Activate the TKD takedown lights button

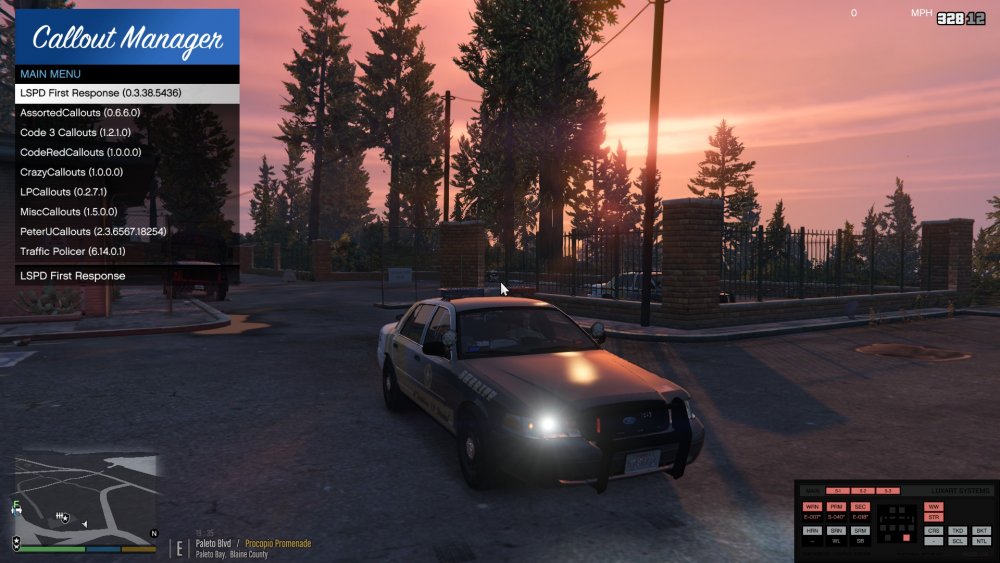tap(958, 530)
